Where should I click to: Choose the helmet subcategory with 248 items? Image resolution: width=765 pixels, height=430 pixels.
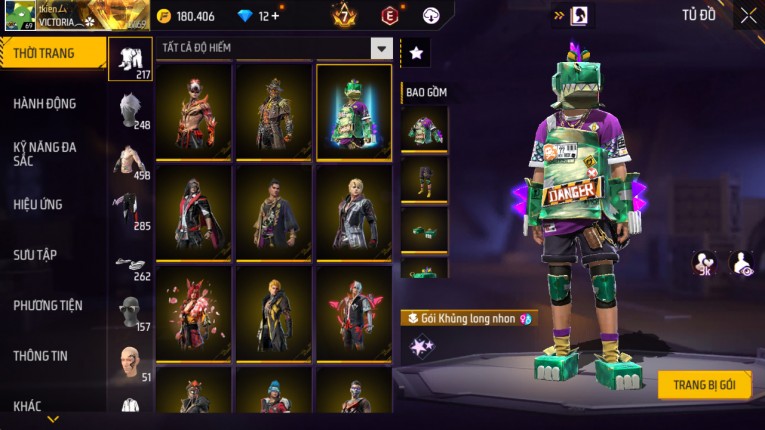click(x=131, y=110)
